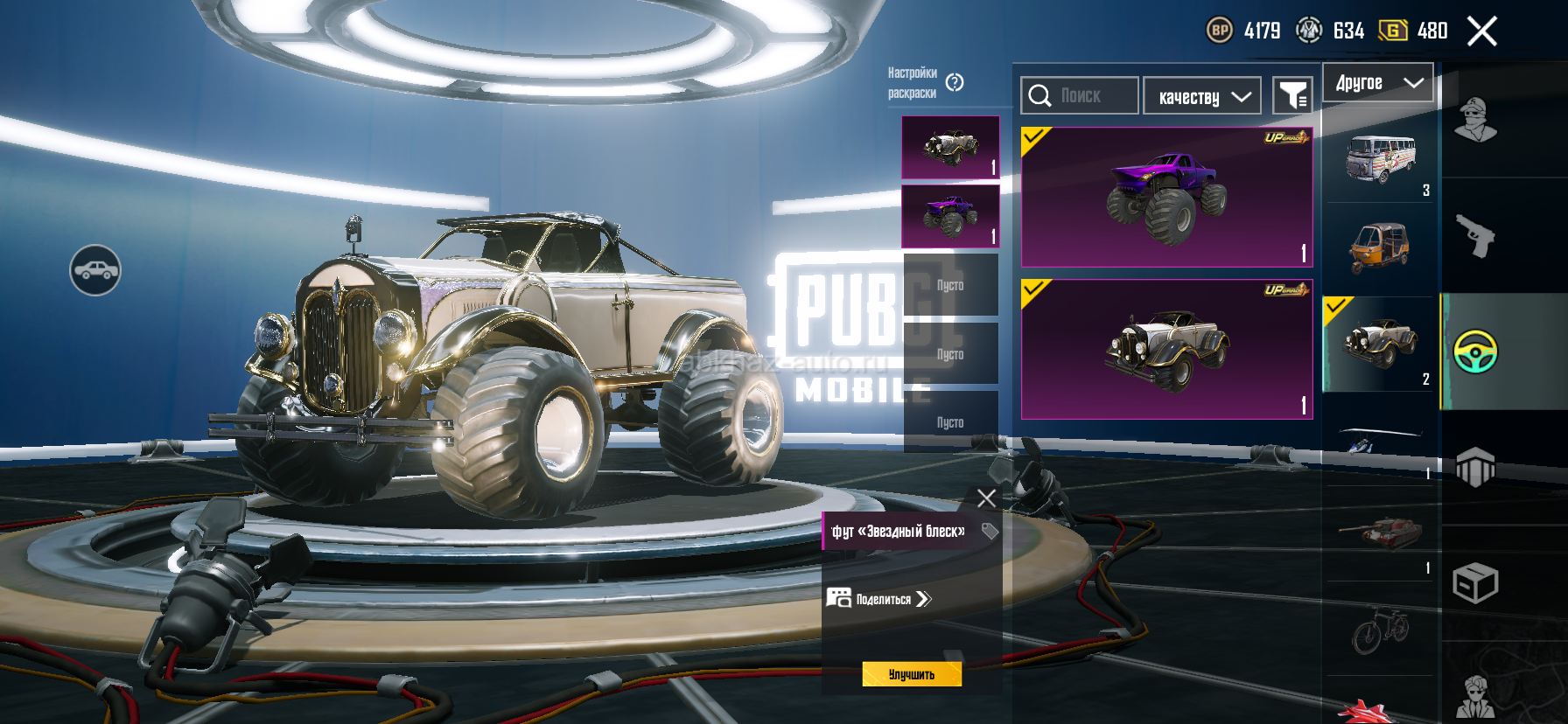This screenshot has height=724, width=1568.
Task: Close the skin info popup
Action: tap(986, 498)
